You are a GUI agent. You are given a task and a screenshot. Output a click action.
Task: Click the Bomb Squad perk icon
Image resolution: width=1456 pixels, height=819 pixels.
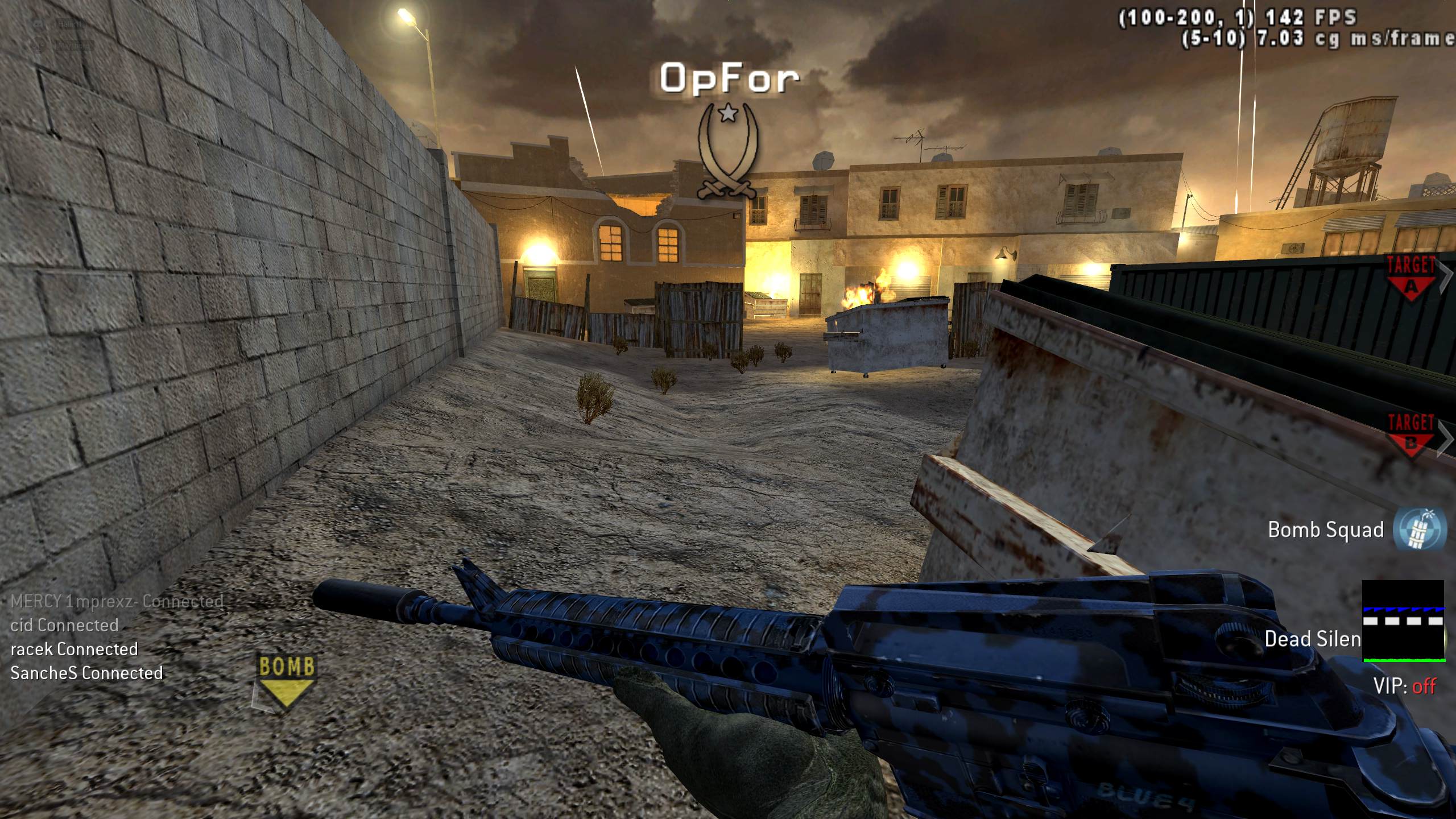click(x=1420, y=530)
